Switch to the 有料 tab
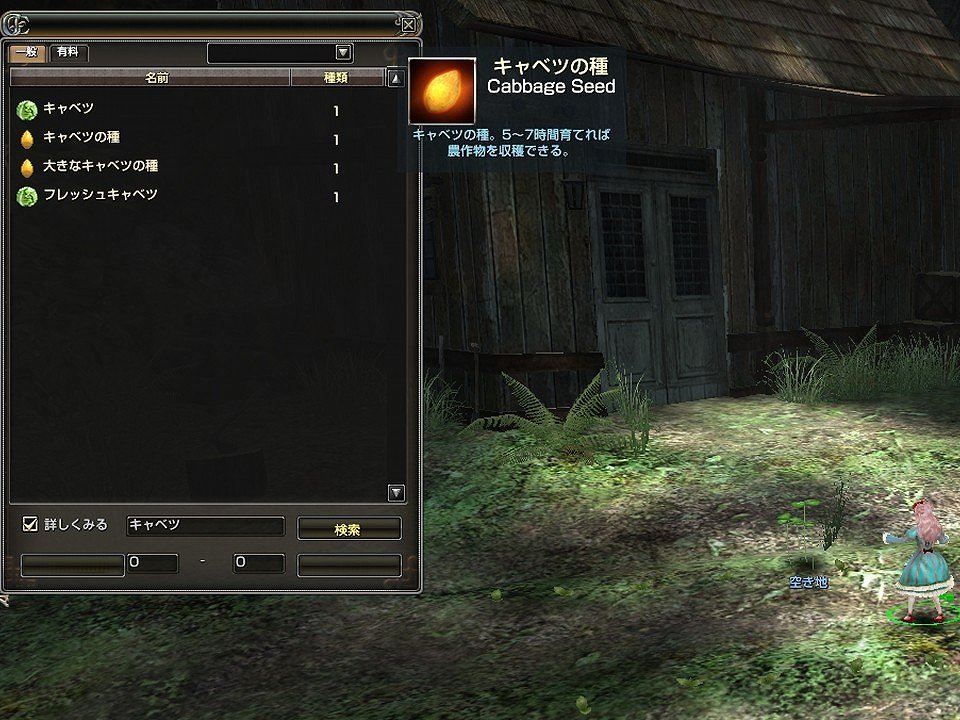 68,53
